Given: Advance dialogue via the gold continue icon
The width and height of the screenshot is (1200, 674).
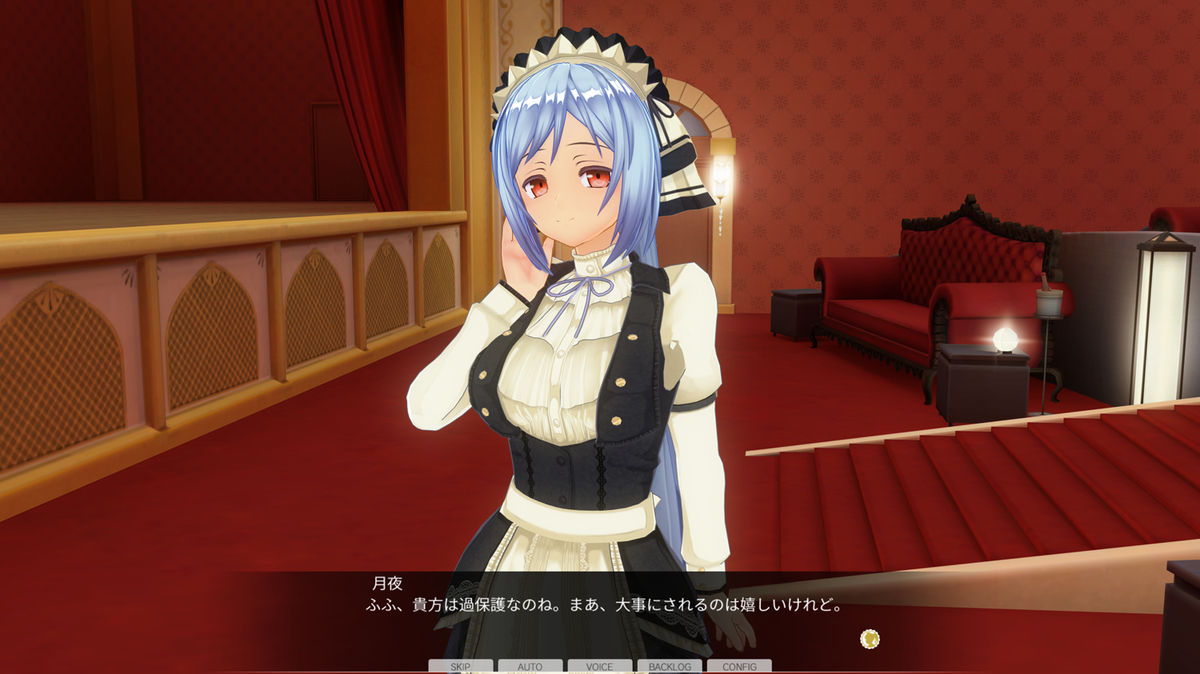Looking at the screenshot, I should [x=870, y=638].
